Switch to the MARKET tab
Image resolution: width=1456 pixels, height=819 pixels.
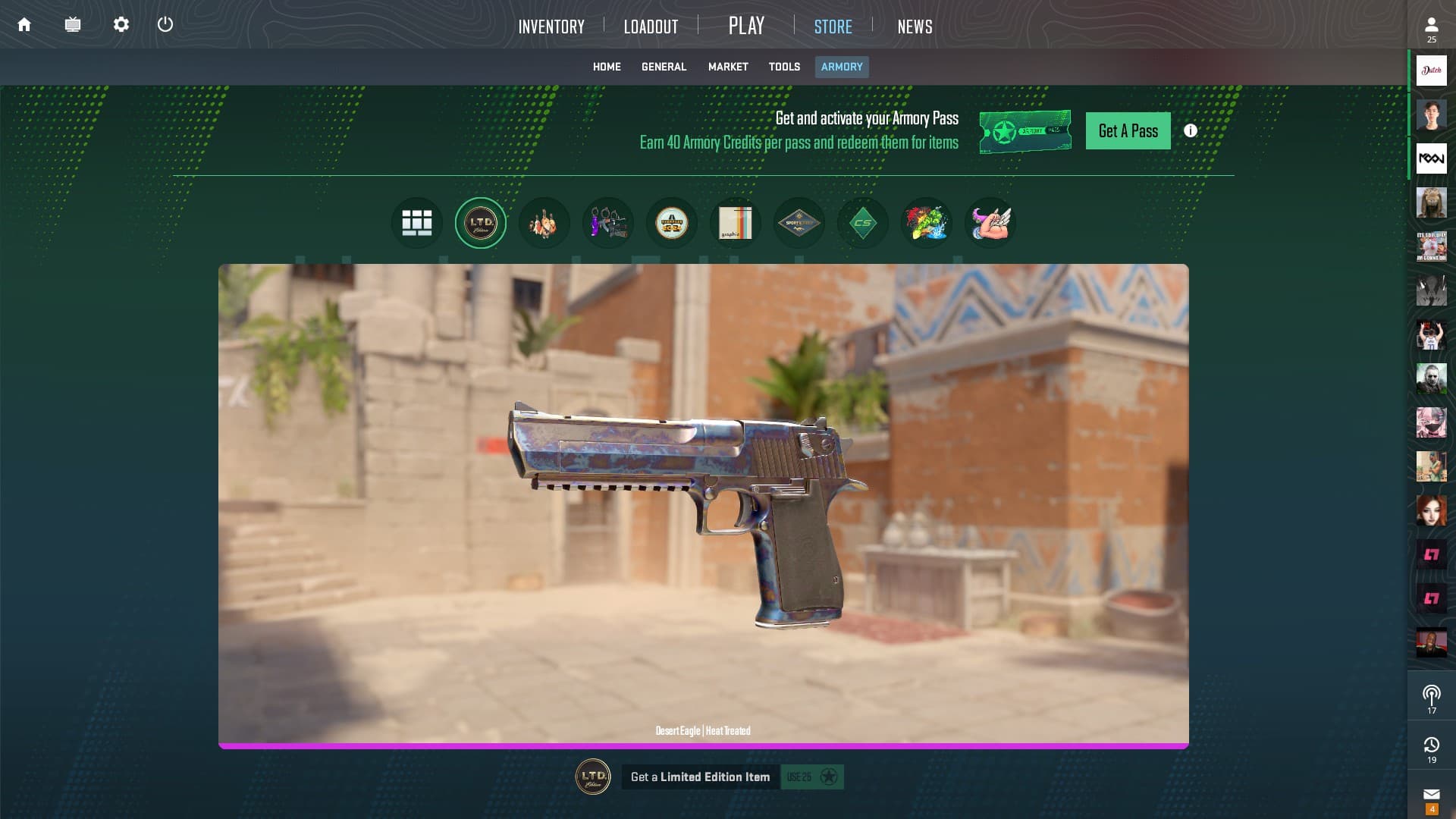[727, 67]
